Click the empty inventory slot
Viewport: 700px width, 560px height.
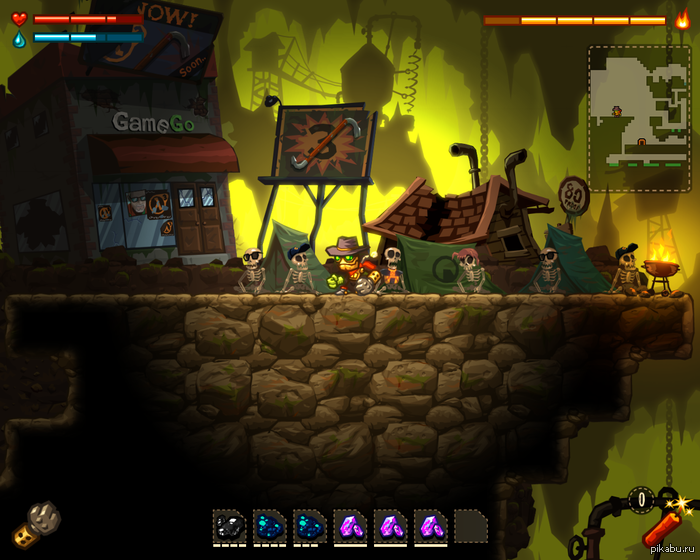pyautogui.click(x=471, y=526)
